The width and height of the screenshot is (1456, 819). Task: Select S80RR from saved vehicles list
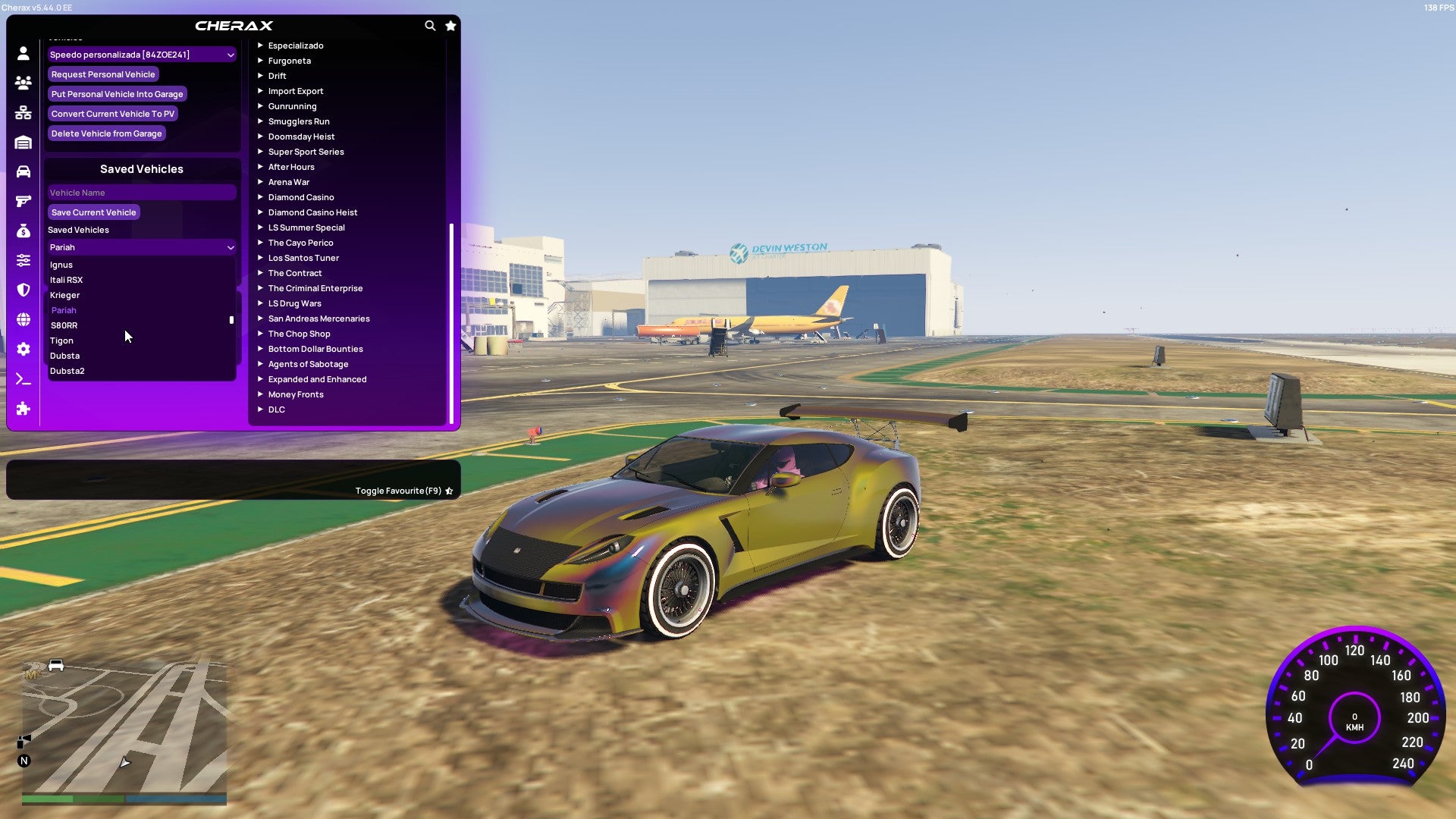(x=64, y=325)
